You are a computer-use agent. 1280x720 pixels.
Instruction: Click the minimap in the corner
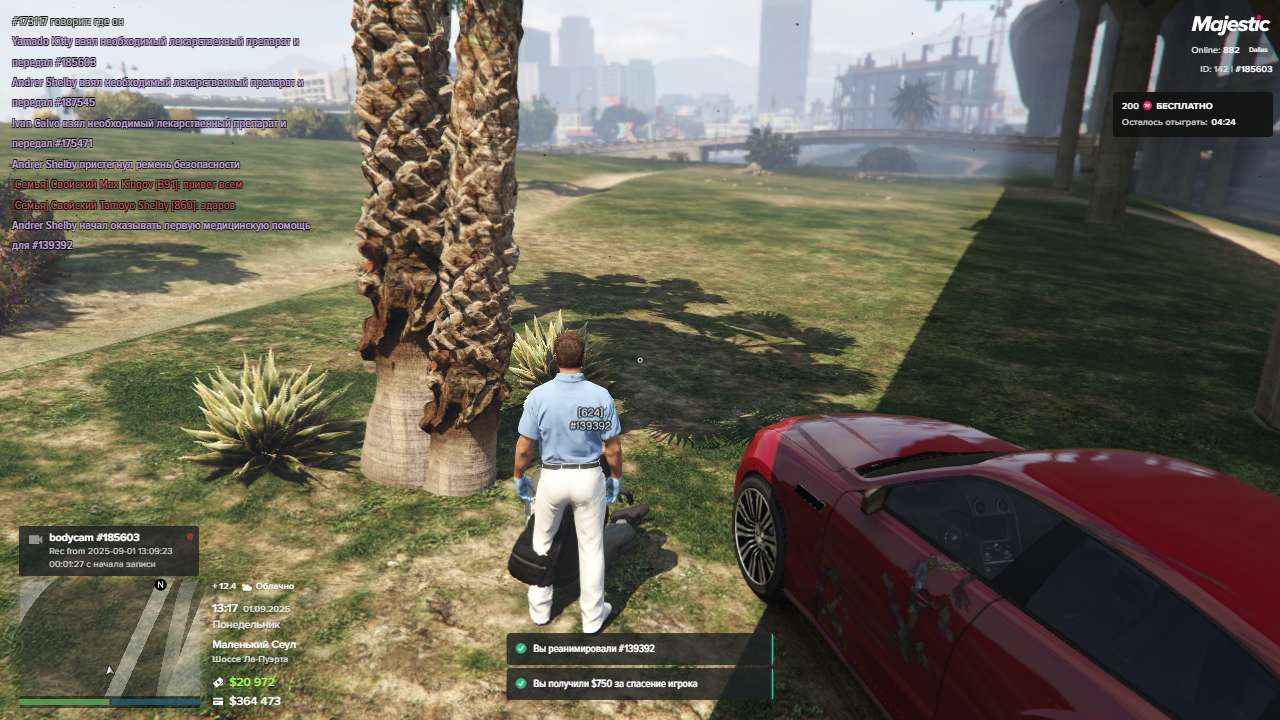108,638
